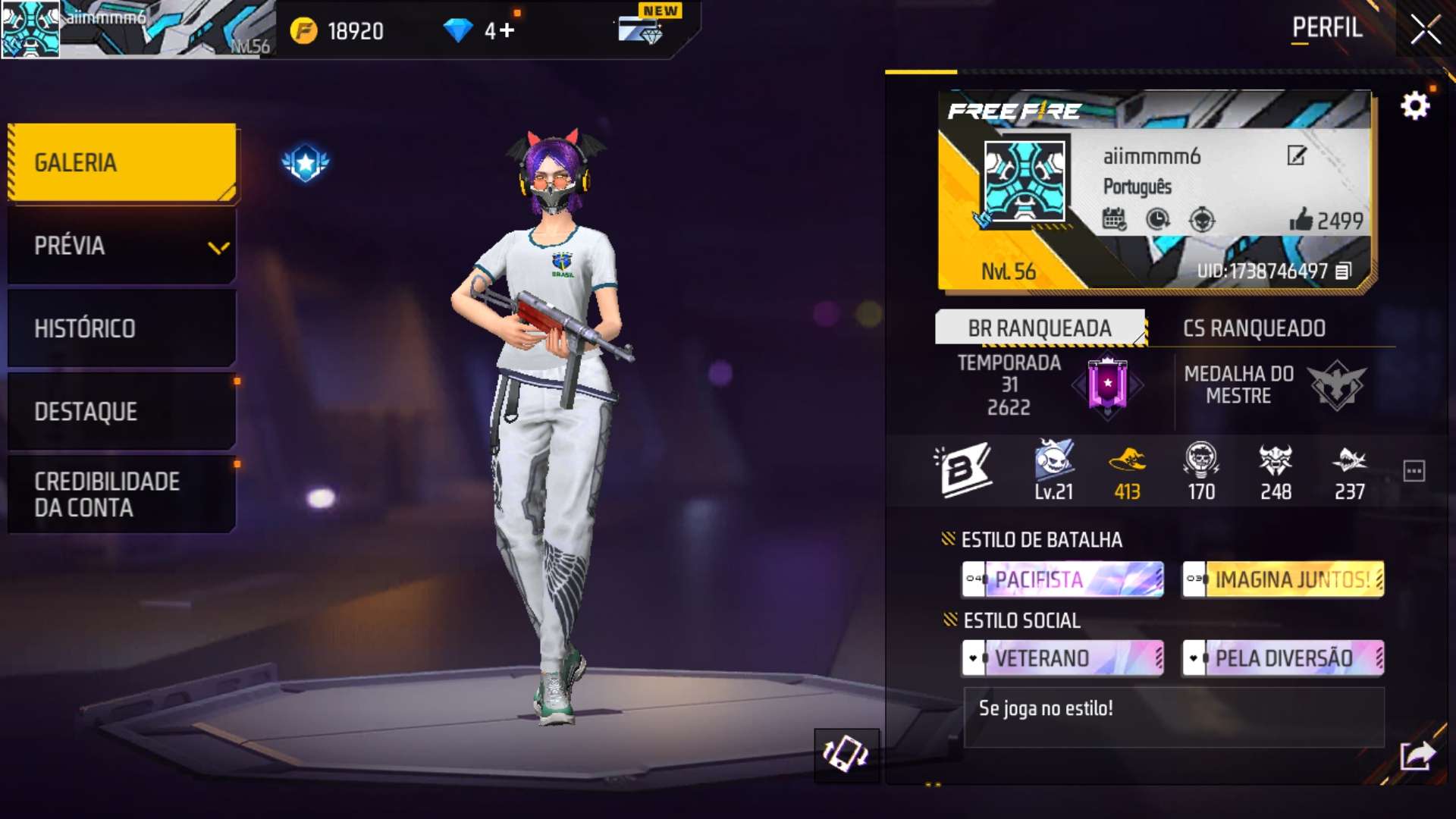The image size is (1456, 819).
Task: Rotate the character view
Action: [846, 755]
